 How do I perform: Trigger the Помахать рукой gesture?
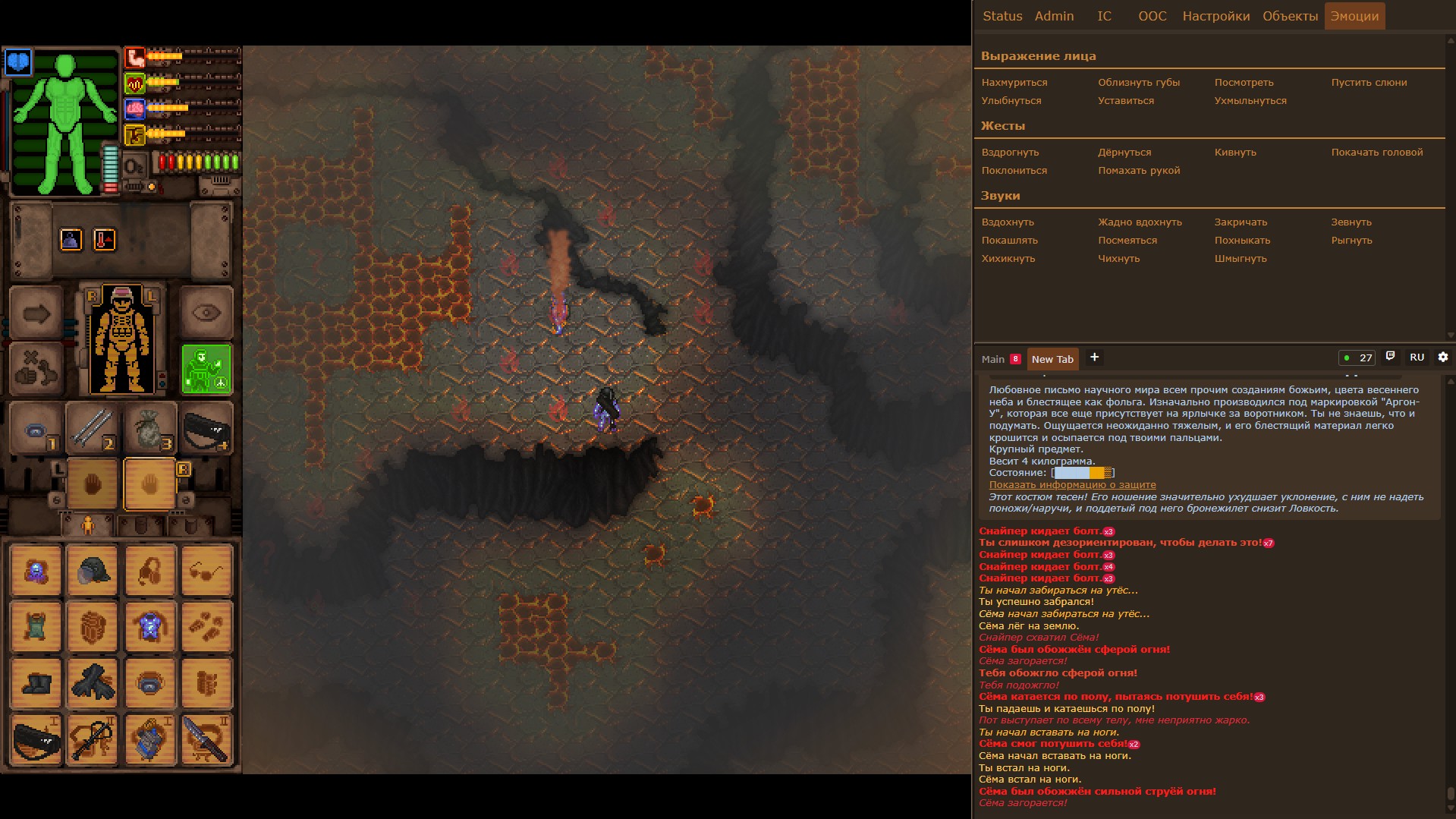click(1138, 171)
